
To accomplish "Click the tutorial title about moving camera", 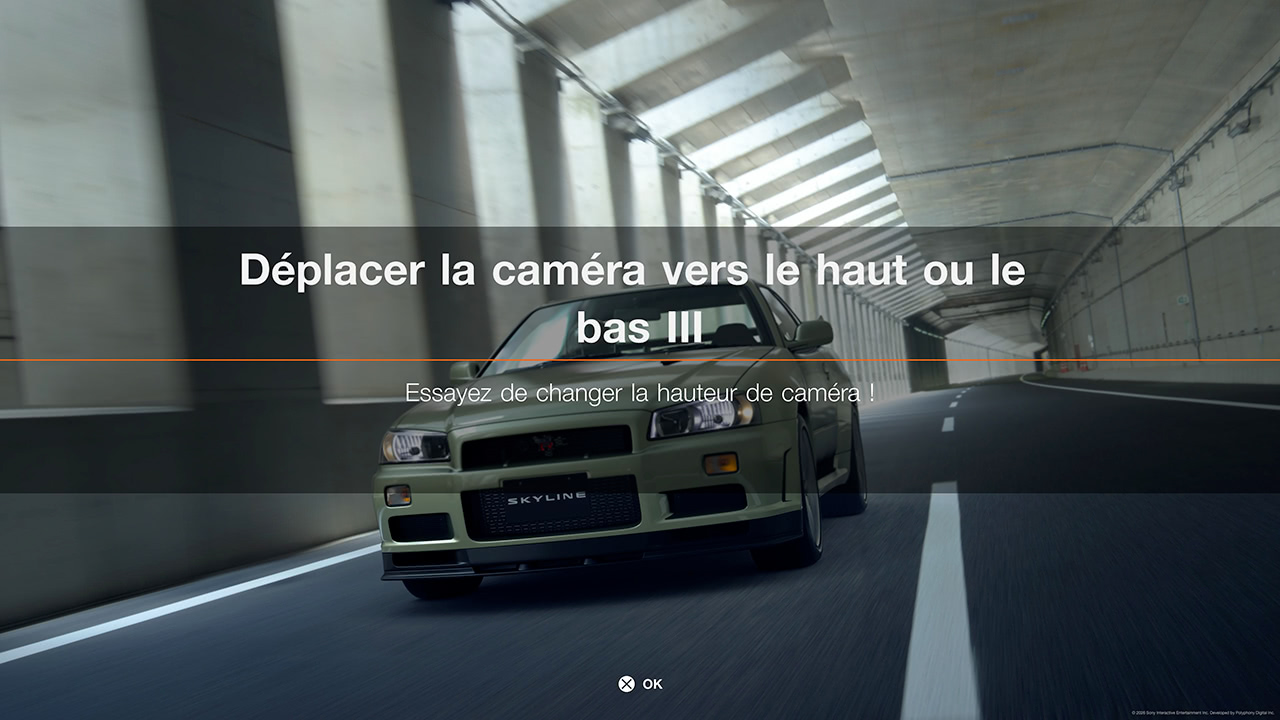I will coord(630,270).
